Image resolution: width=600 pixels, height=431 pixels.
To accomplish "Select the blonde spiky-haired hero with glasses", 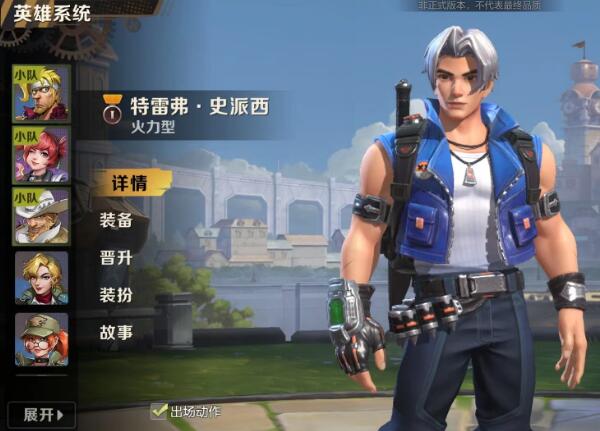I will [41, 92].
